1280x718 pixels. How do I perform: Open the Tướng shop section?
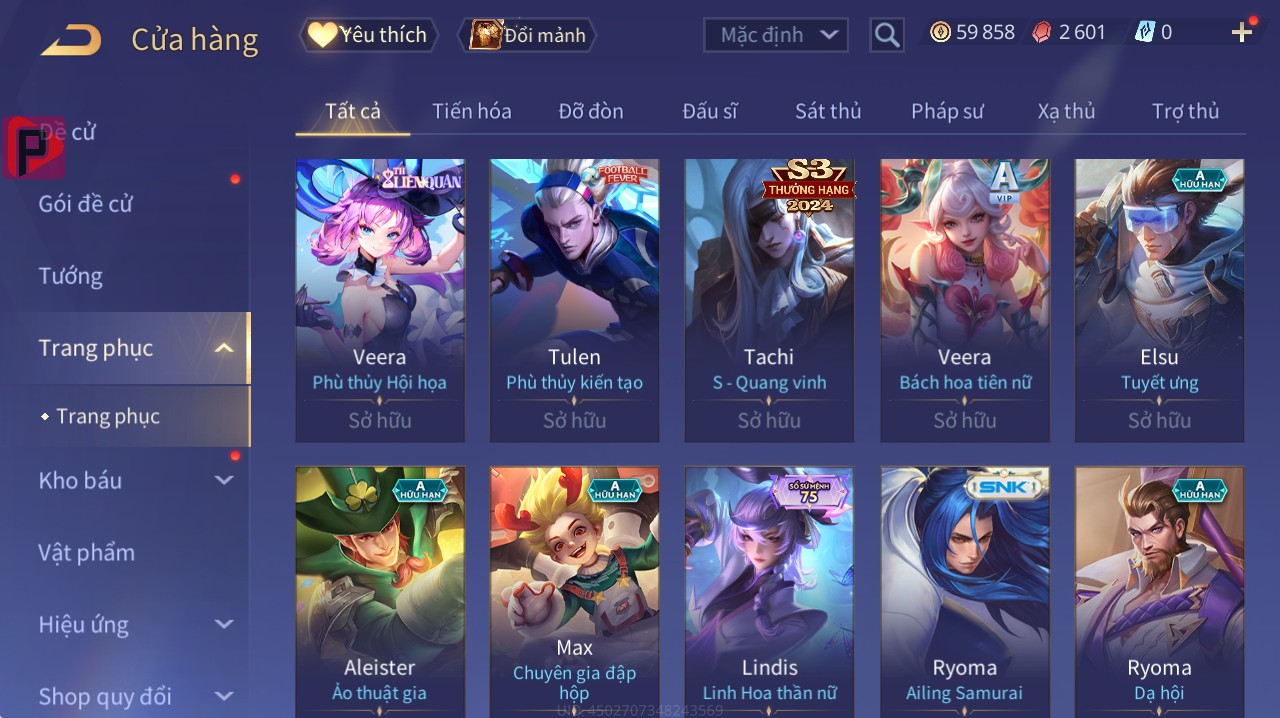(x=71, y=276)
